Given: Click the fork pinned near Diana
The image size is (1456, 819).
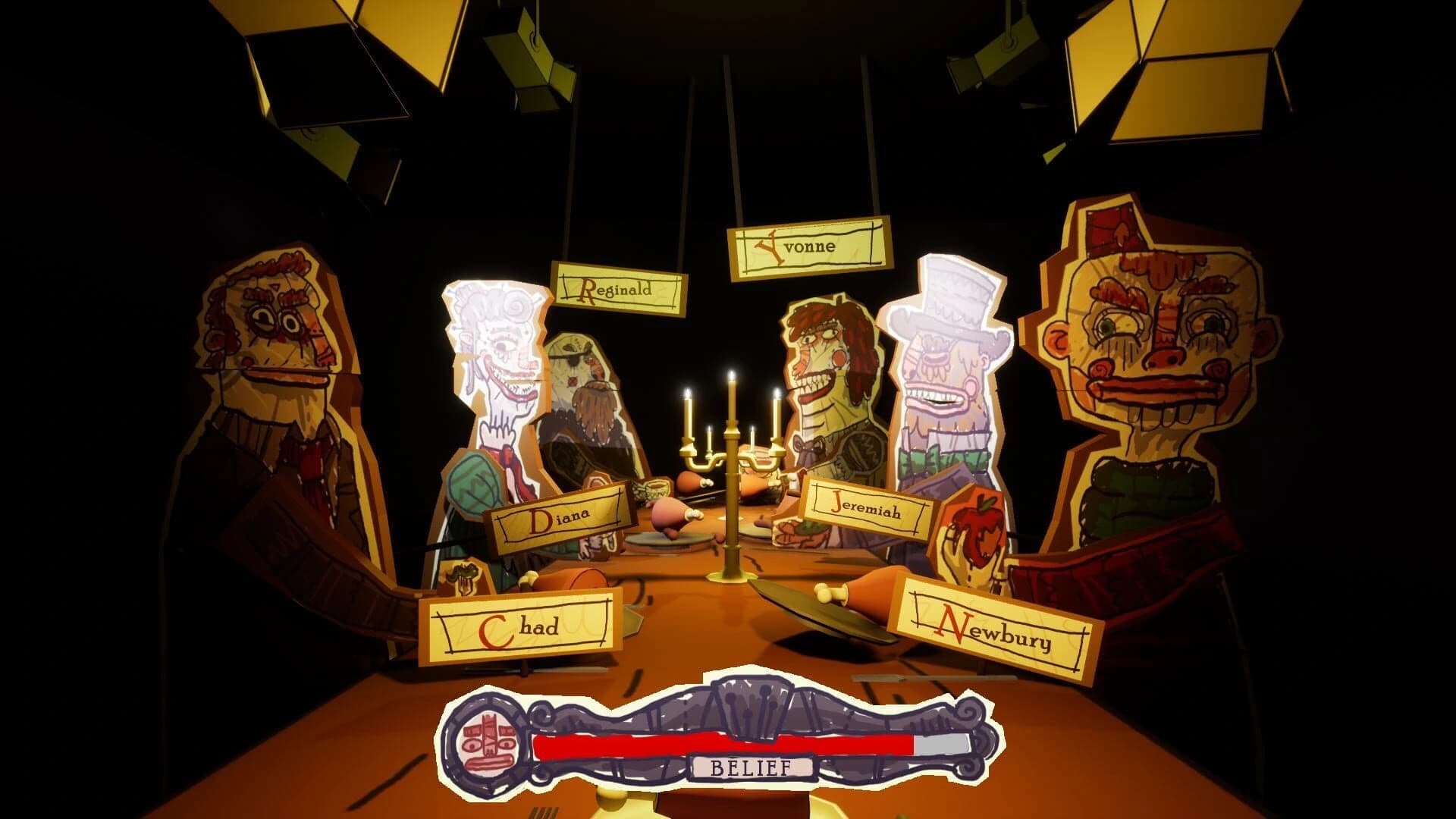Looking at the screenshot, I should tap(461, 579).
